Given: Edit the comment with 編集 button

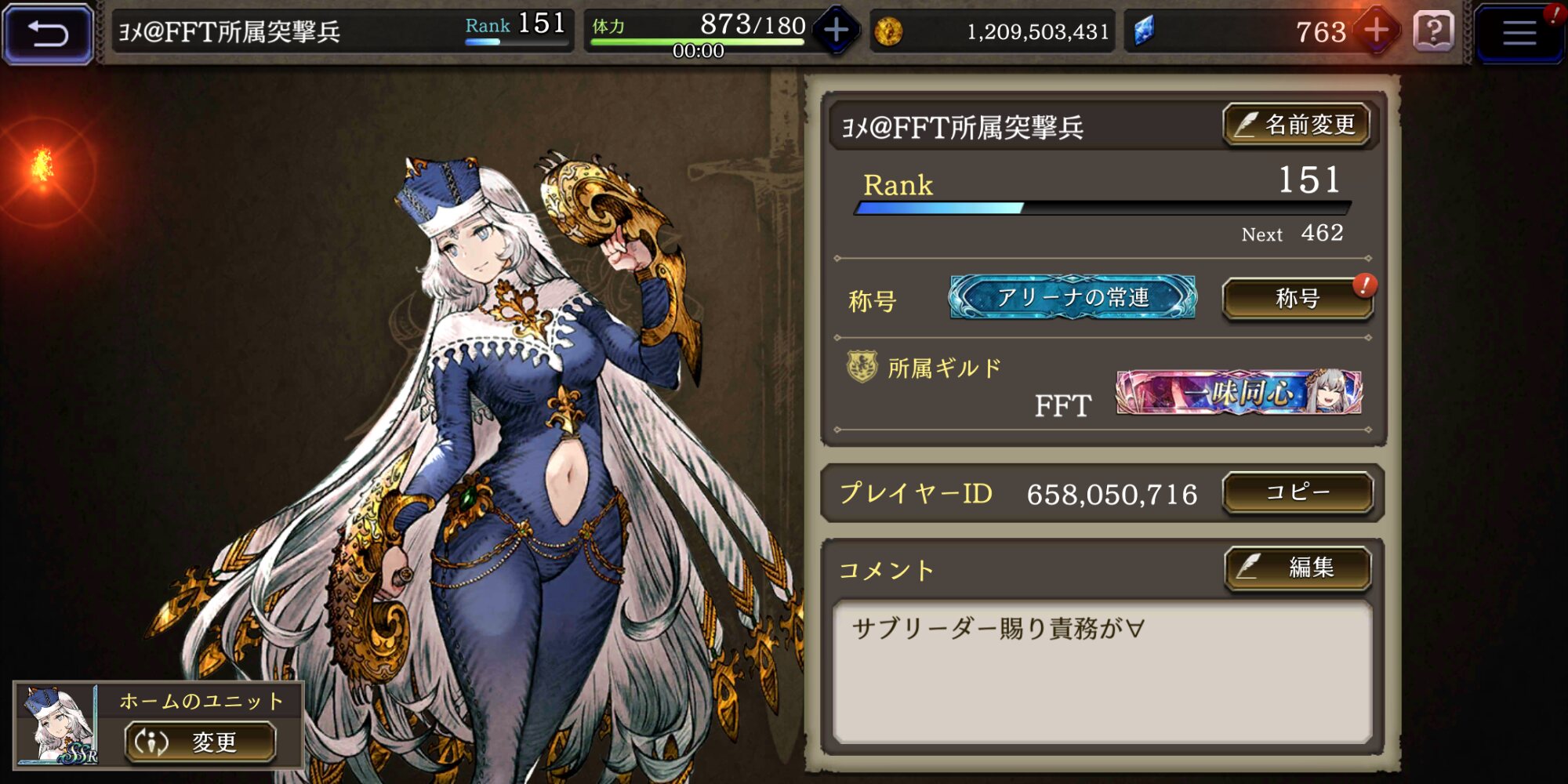Looking at the screenshot, I should (1298, 567).
